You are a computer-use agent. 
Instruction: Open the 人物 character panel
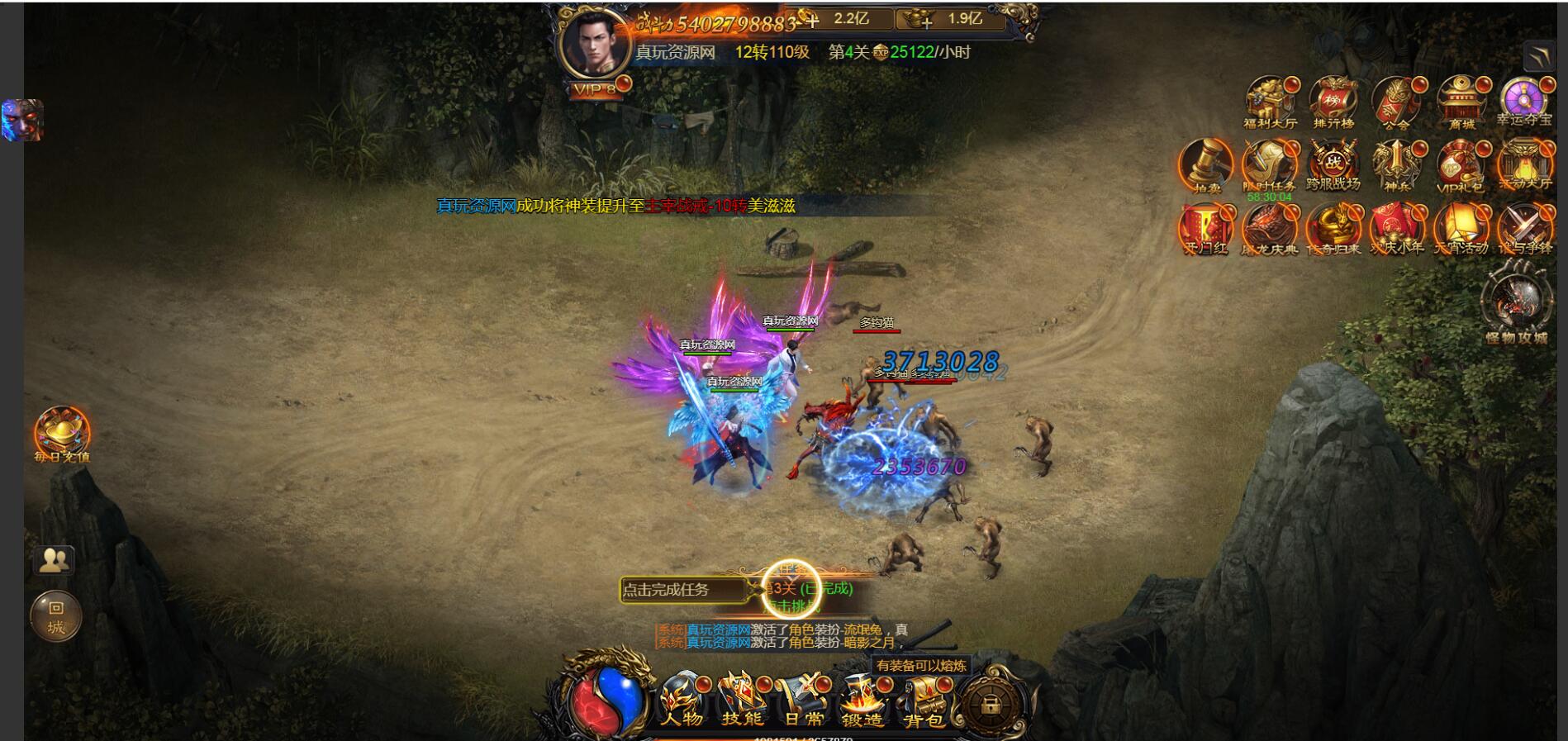[681, 701]
